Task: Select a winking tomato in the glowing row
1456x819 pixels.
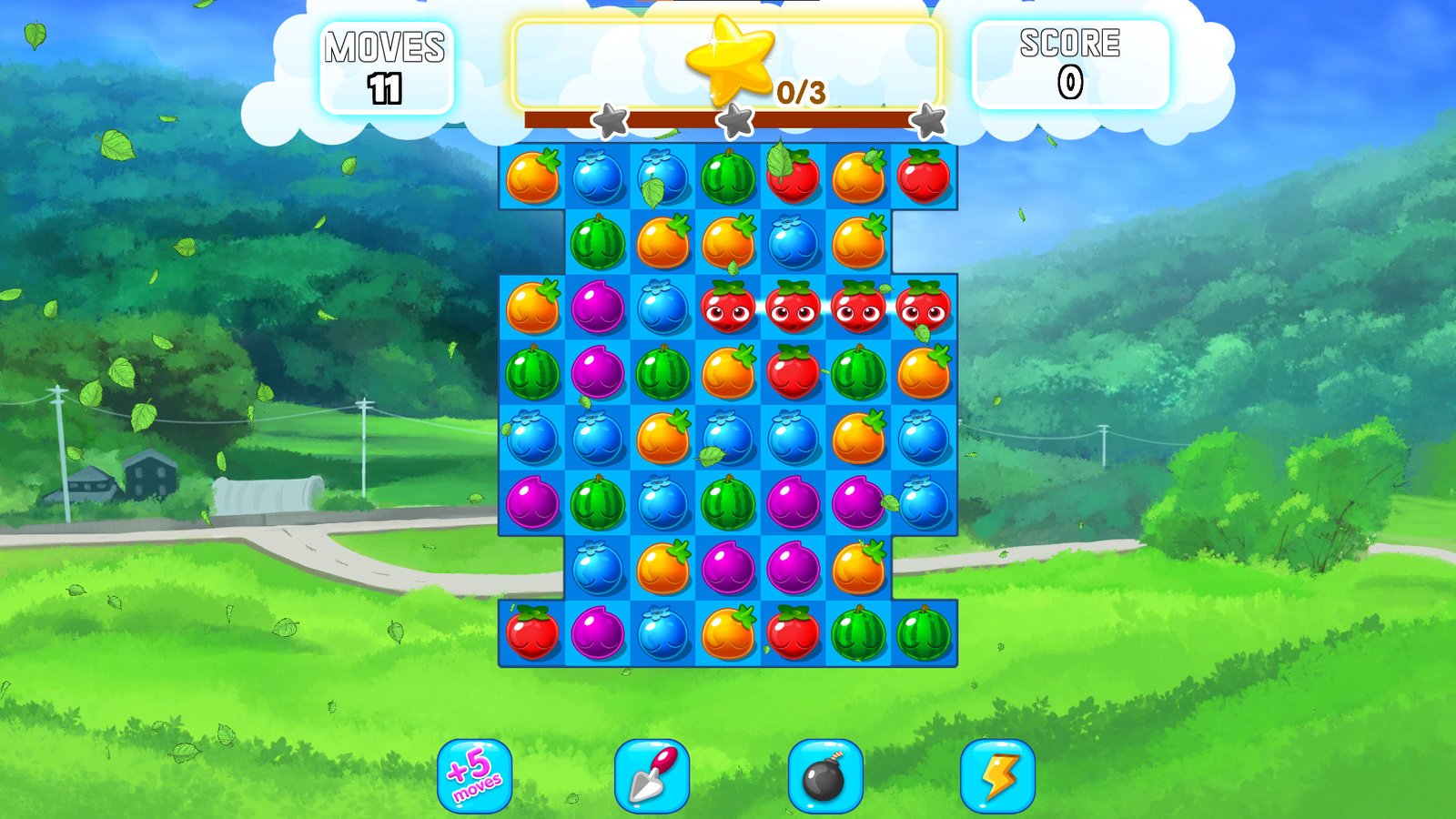Action: 793,311
